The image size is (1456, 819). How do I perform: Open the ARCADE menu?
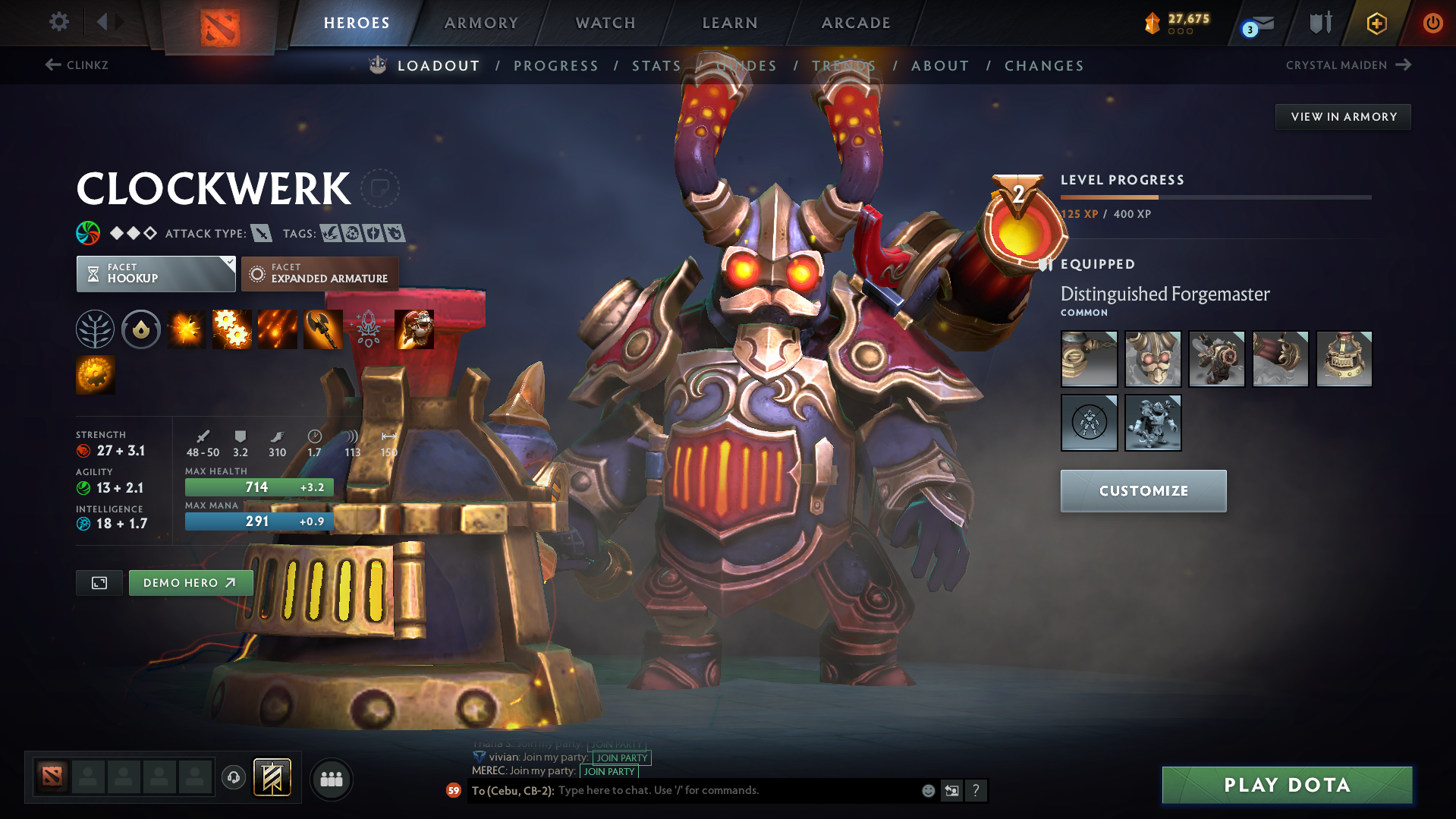pos(856,23)
